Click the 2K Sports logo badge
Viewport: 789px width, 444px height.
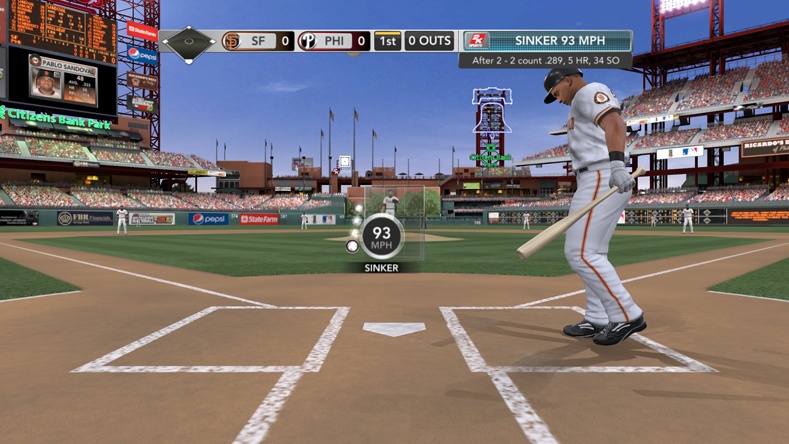(x=478, y=41)
